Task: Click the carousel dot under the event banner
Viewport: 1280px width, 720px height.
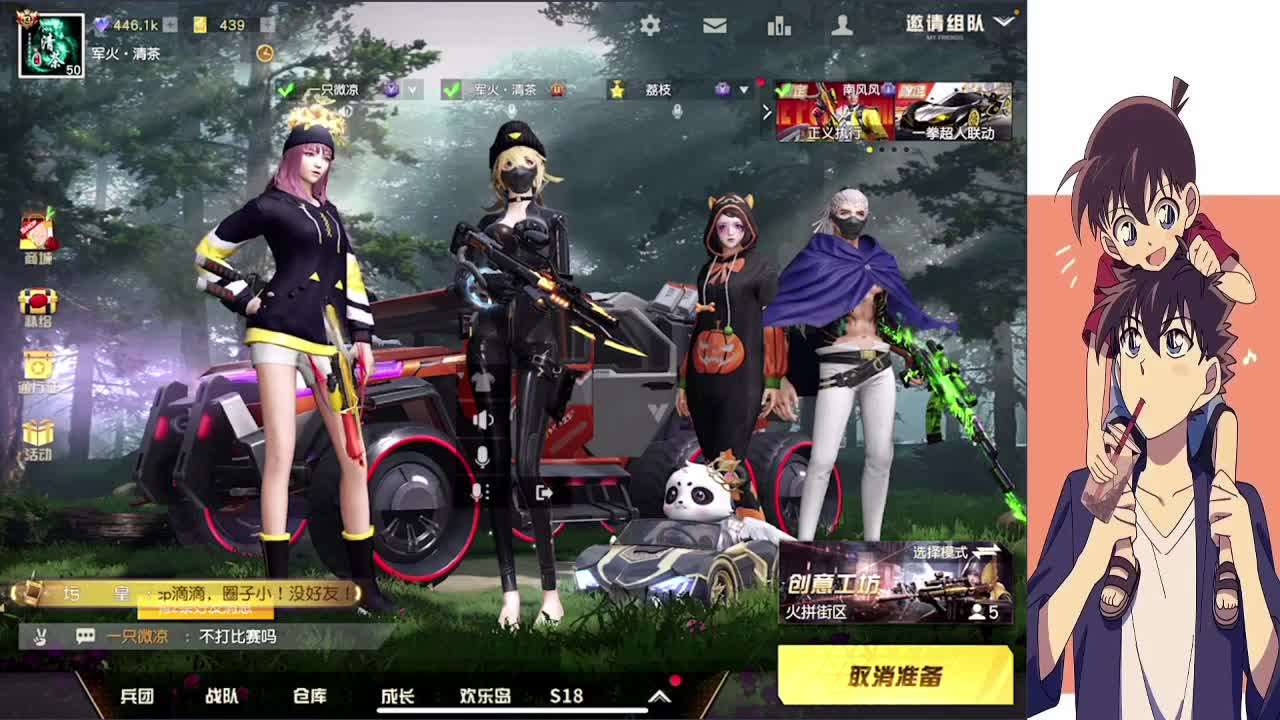Action: pyautogui.click(x=870, y=149)
